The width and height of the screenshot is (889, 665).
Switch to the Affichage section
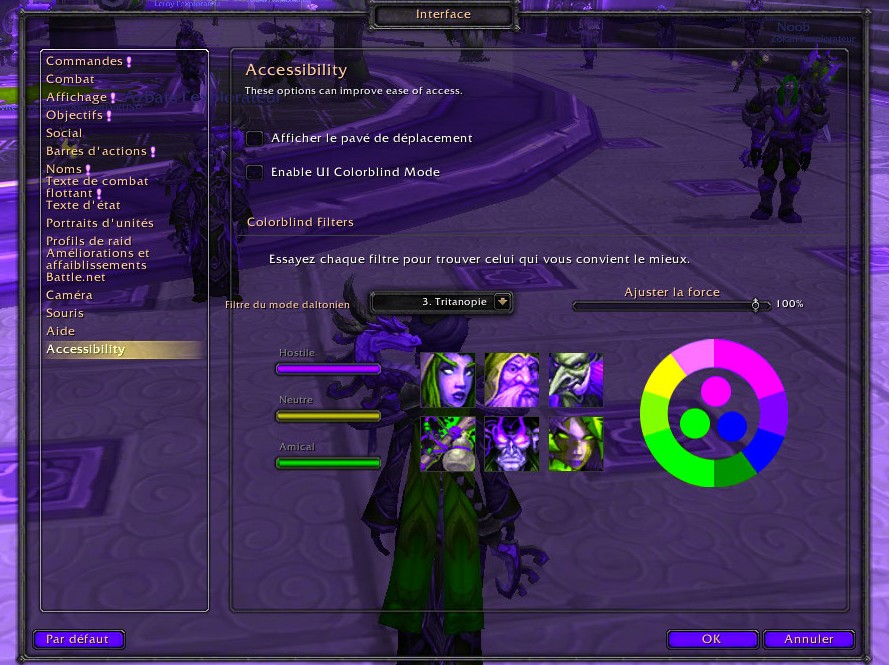tap(76, 97)
